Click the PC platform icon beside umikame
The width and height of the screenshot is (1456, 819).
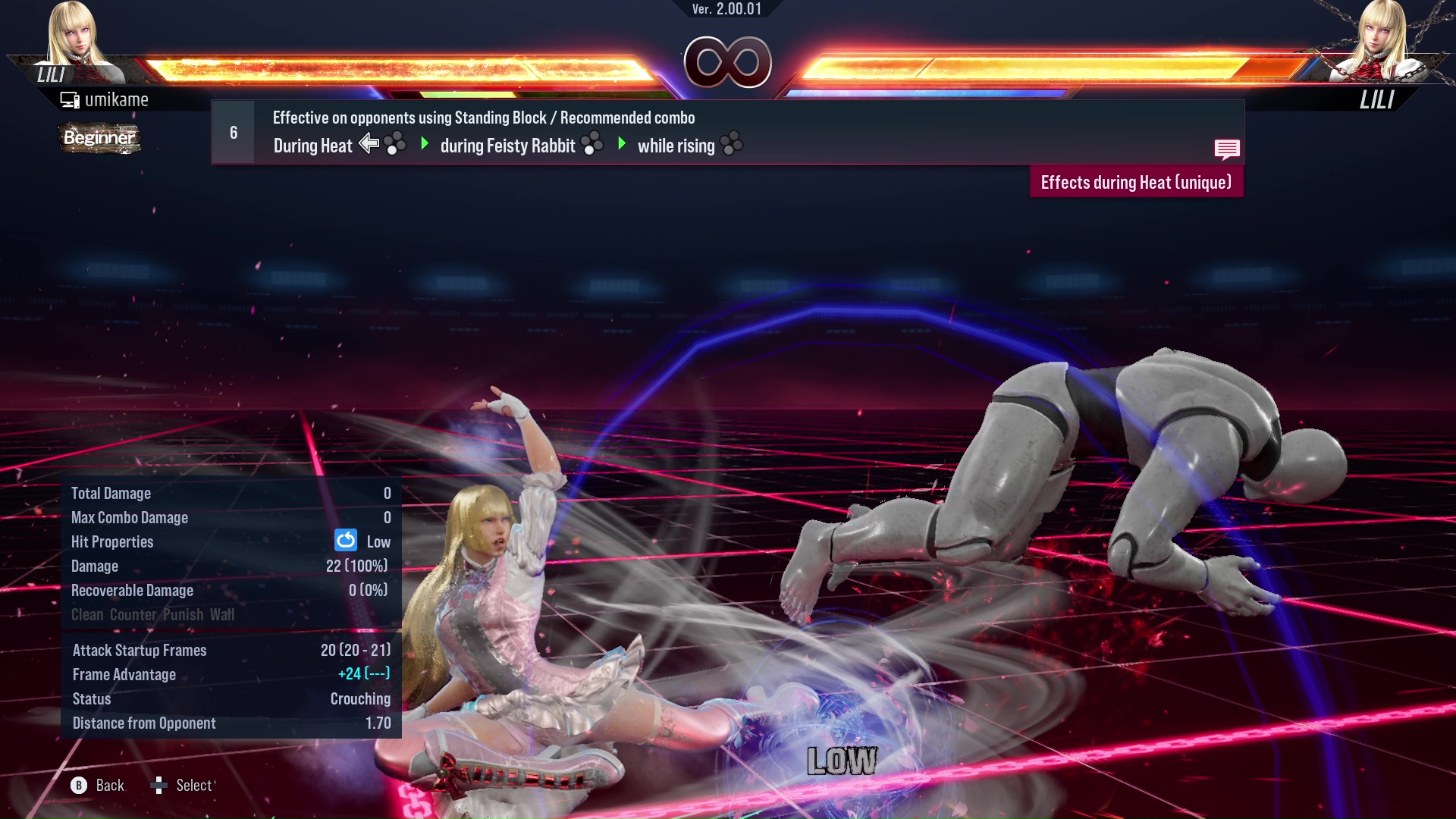(x=69, y=99)
